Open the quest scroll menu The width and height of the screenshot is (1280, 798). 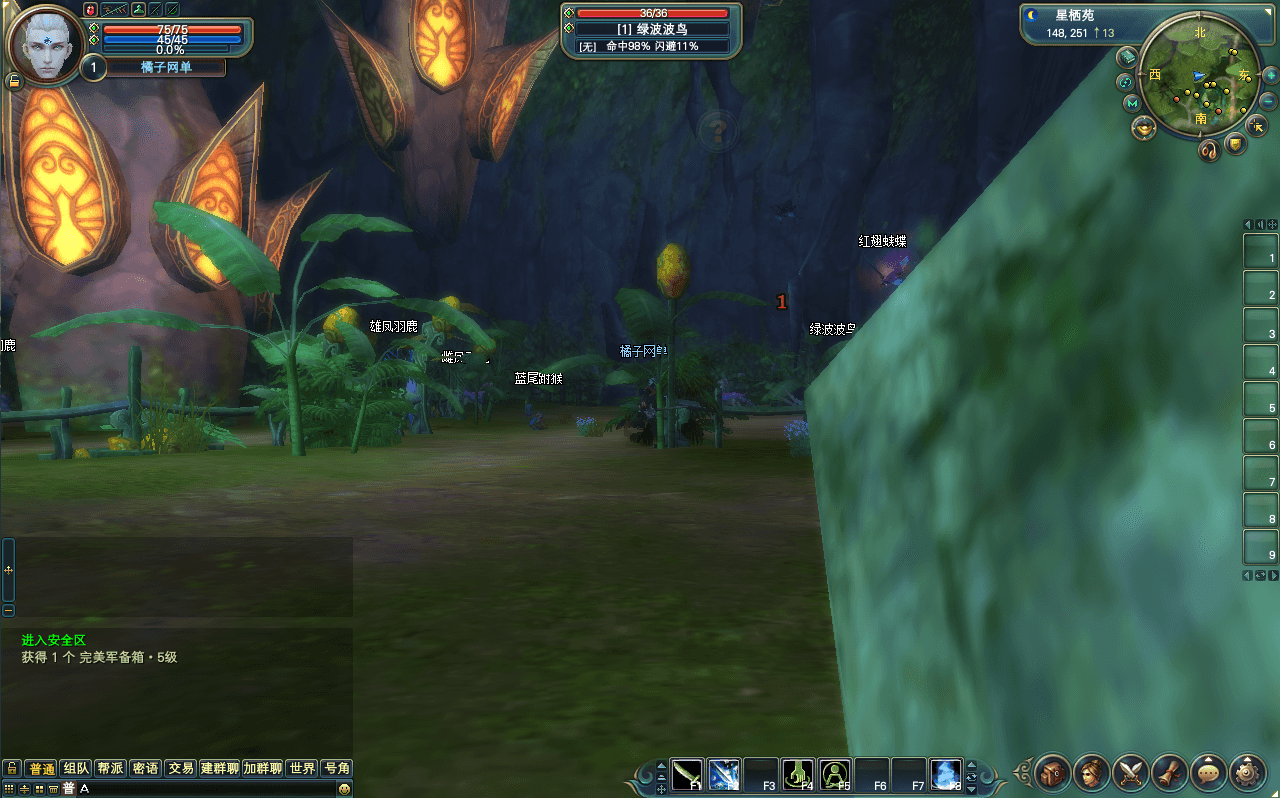tap(1170, 773)
